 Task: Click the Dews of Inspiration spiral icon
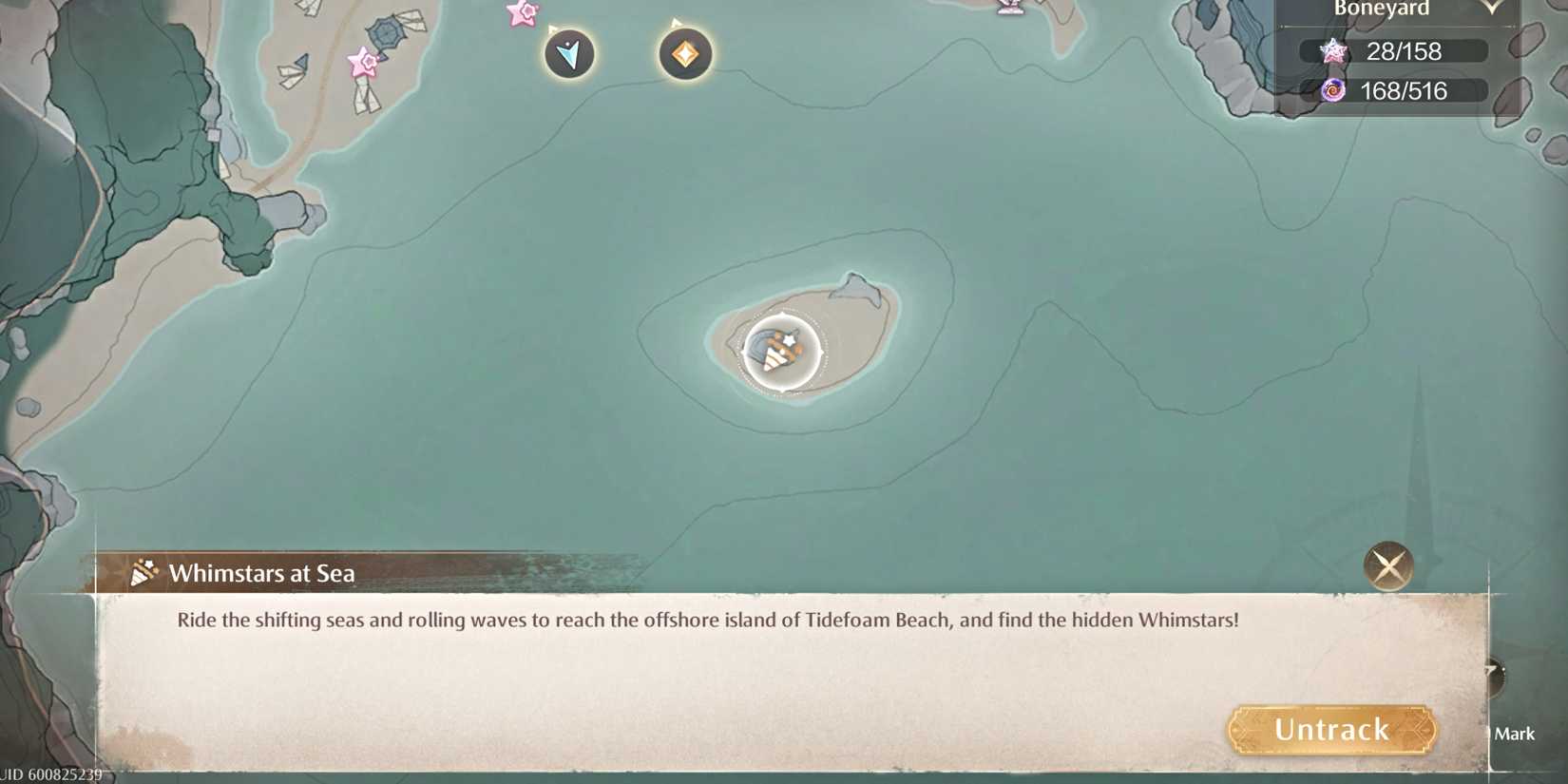(x=1333, y=91)
